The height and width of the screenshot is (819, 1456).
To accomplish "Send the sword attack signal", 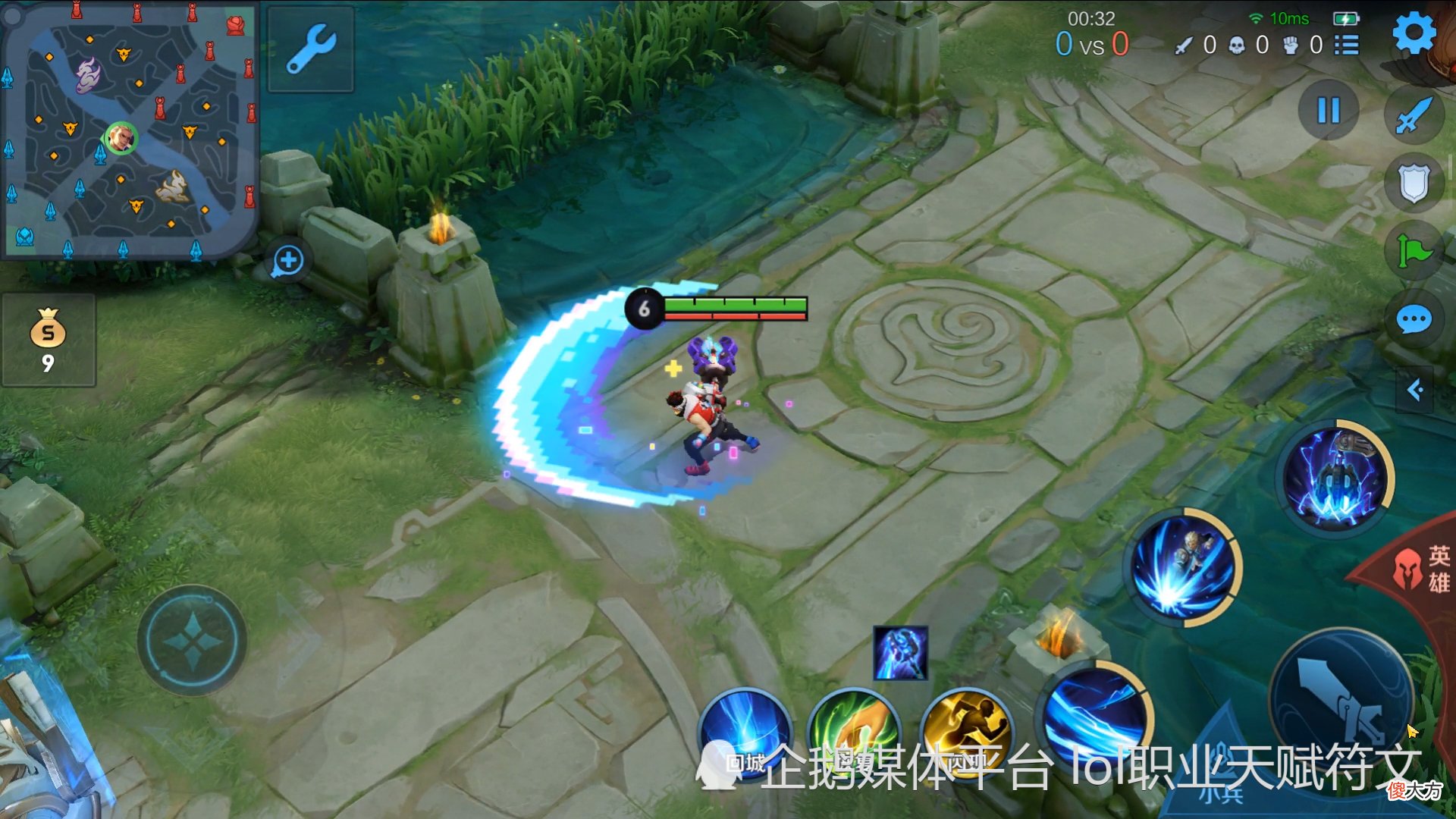I will (x=1414, y=115).
